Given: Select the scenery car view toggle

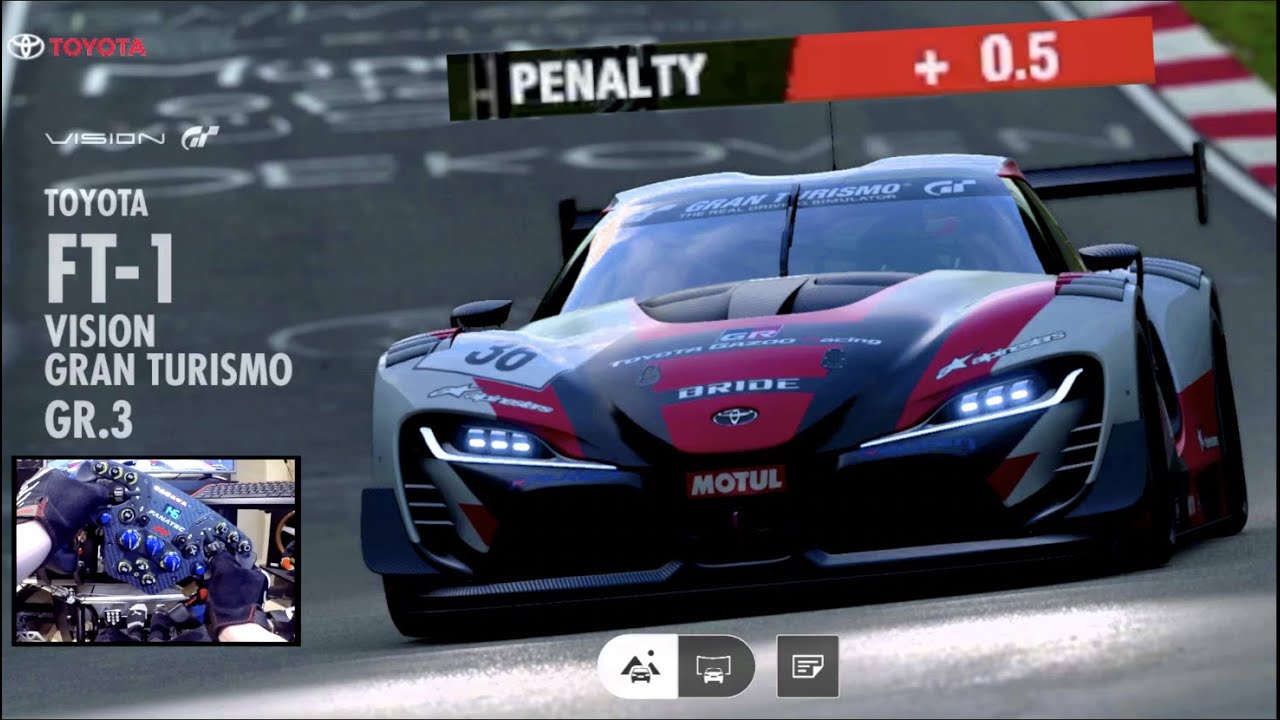Looking at the screenshot, I should pos(639,666).
